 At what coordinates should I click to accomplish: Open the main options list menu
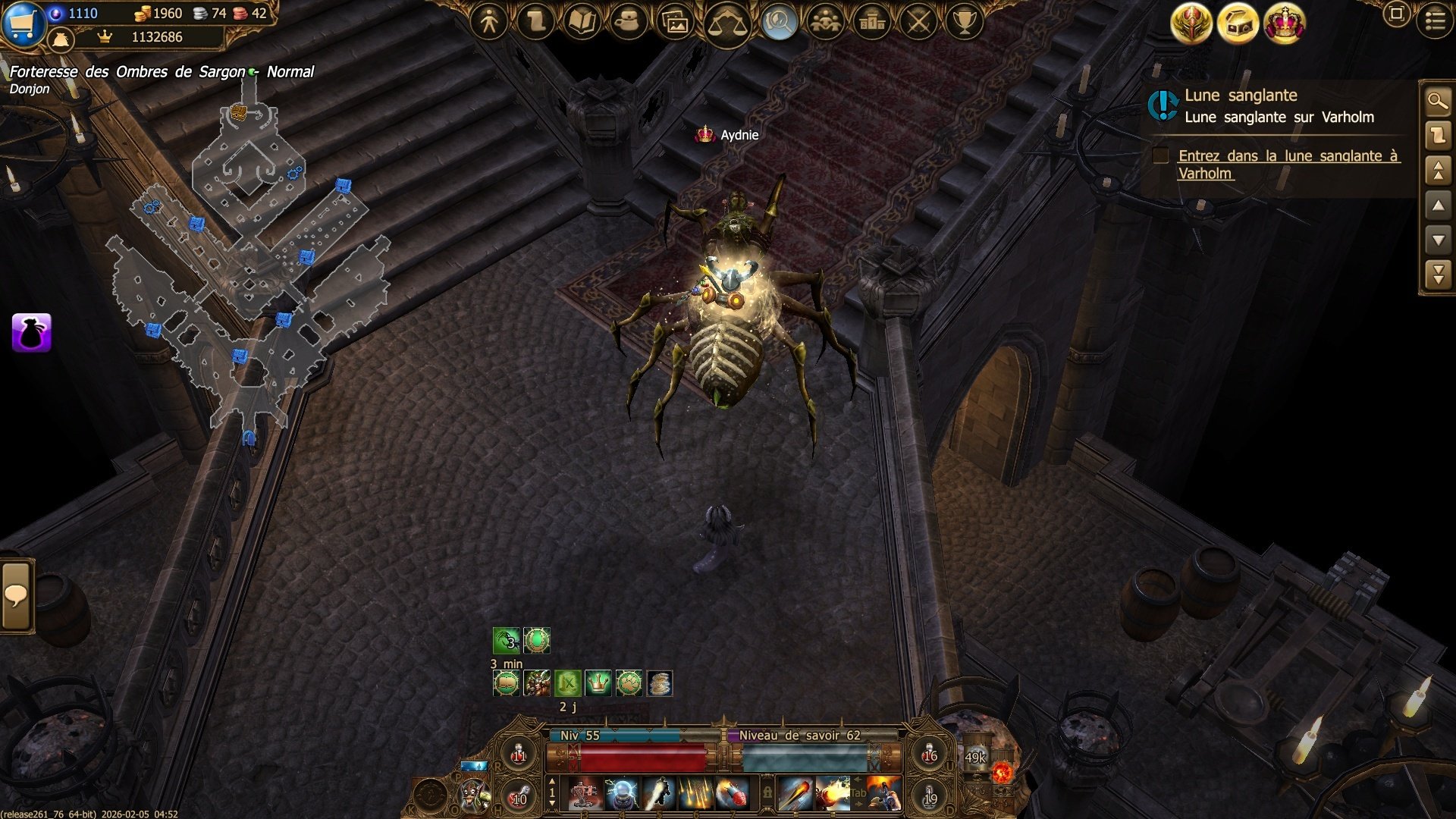1435,21
